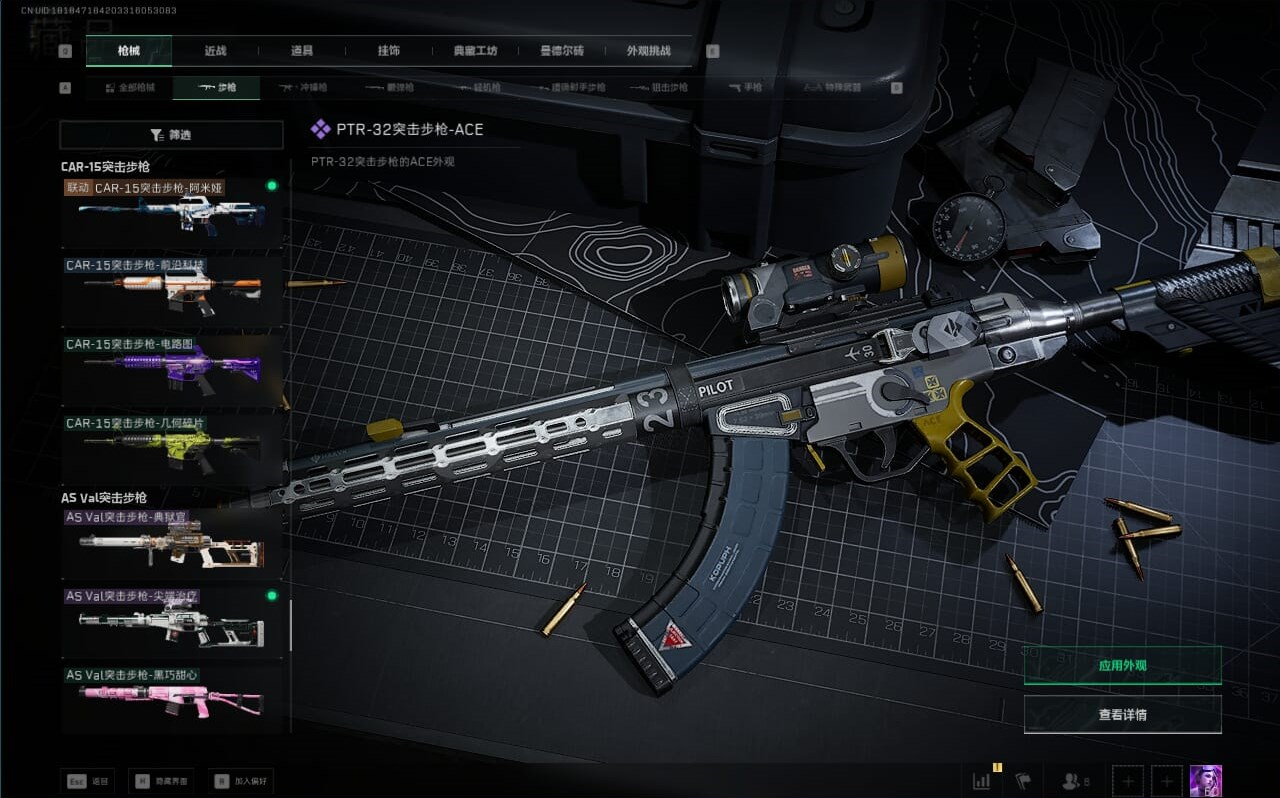Select the 挂饰 charms tab
Image resolution: width=1280 pixels, height=798 pixels.
[x=389, y=51]
